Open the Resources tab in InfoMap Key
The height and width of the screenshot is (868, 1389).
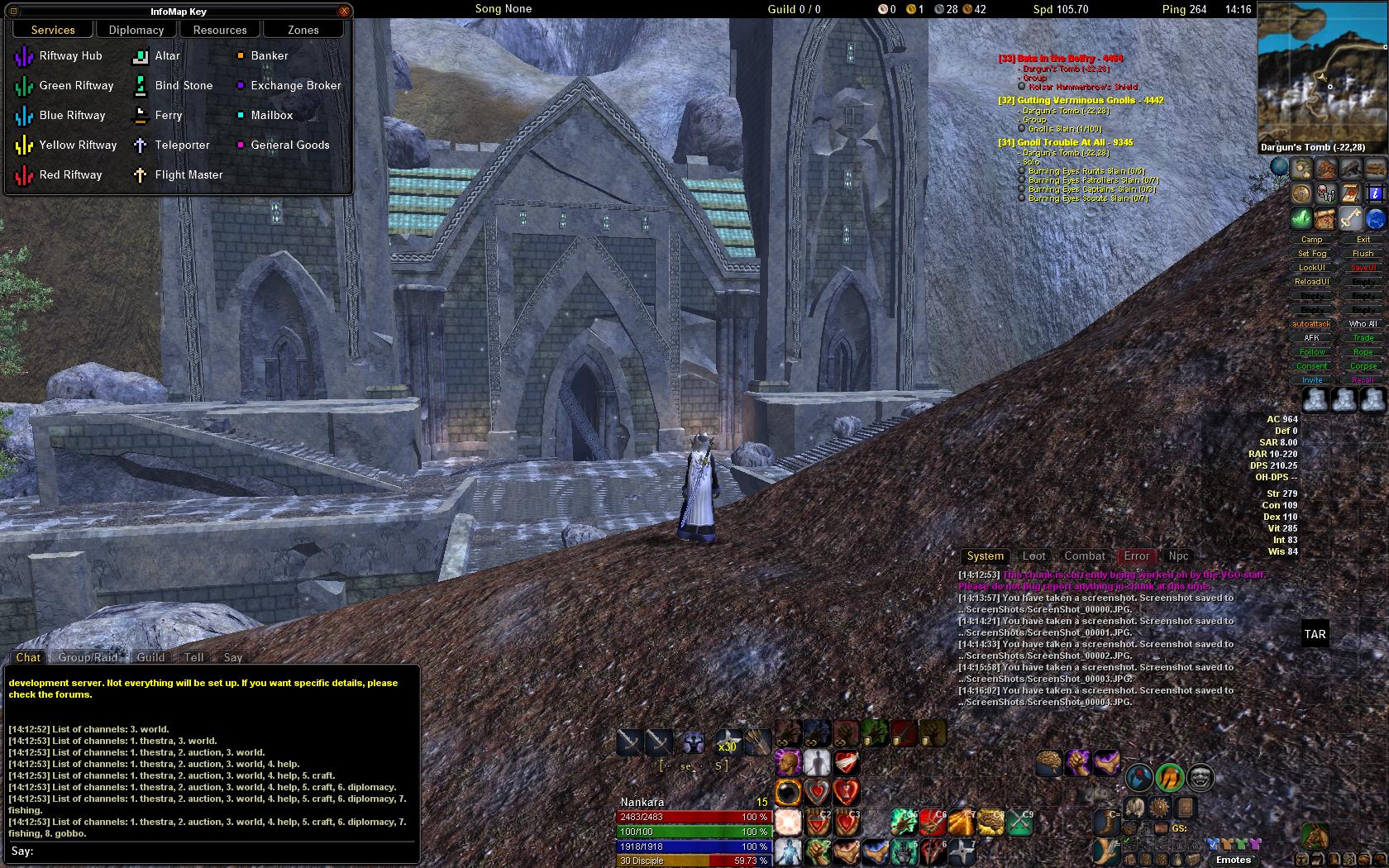click(220, 30)
